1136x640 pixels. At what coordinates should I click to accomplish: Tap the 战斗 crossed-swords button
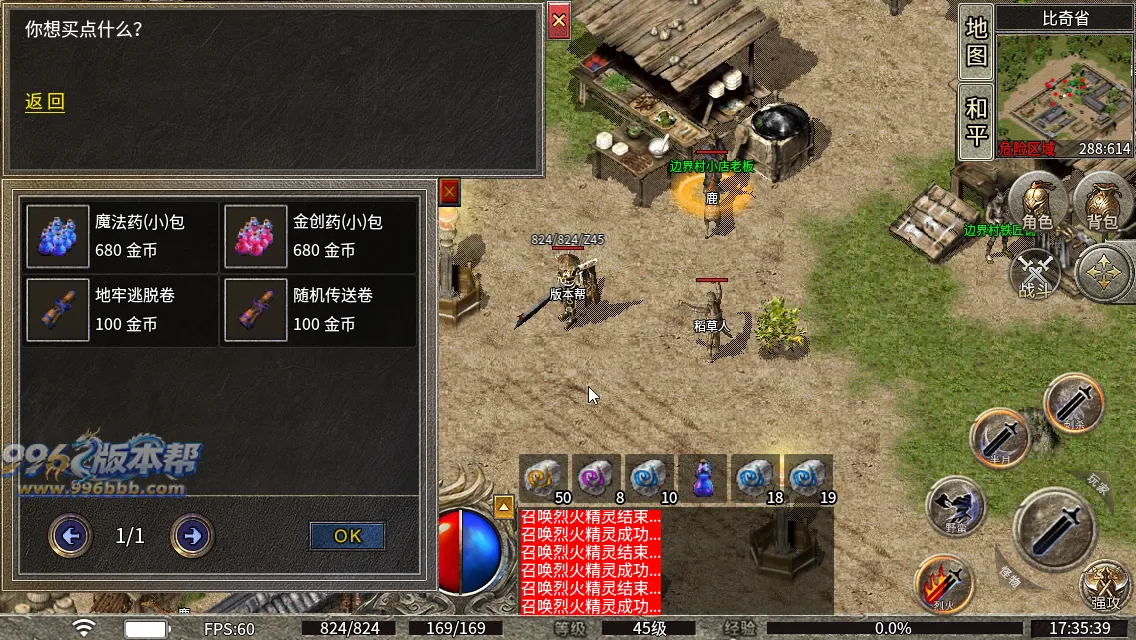(1035, 274)
